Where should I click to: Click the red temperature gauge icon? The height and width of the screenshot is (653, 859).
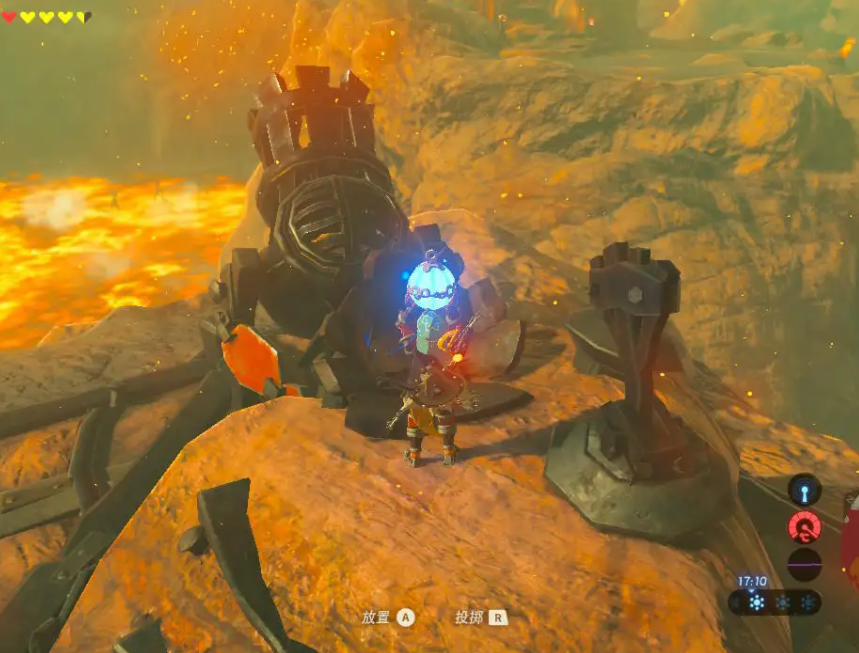click(804, 526)
